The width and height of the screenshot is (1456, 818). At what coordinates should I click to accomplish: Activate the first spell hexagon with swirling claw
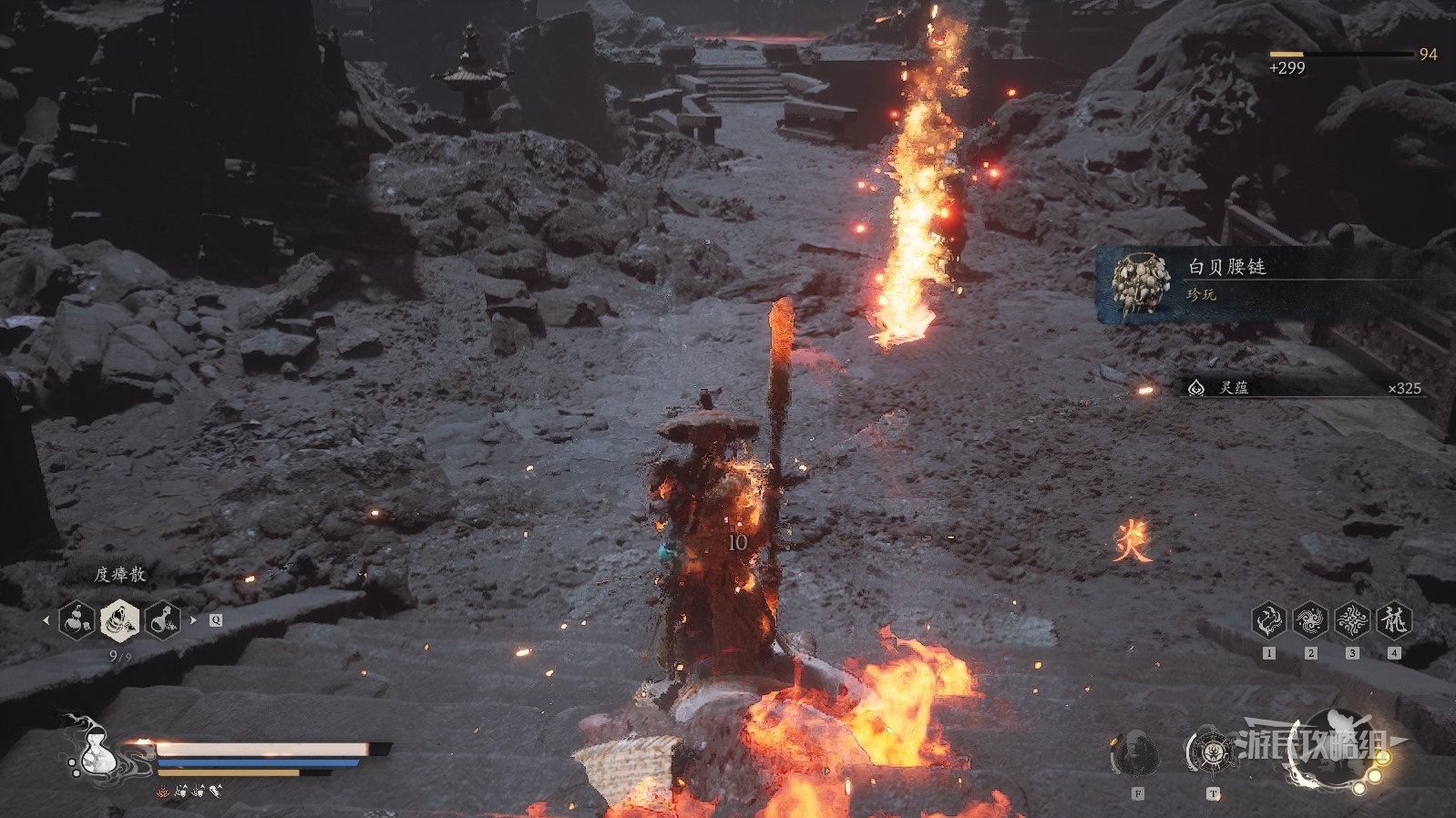(1268, 621)
